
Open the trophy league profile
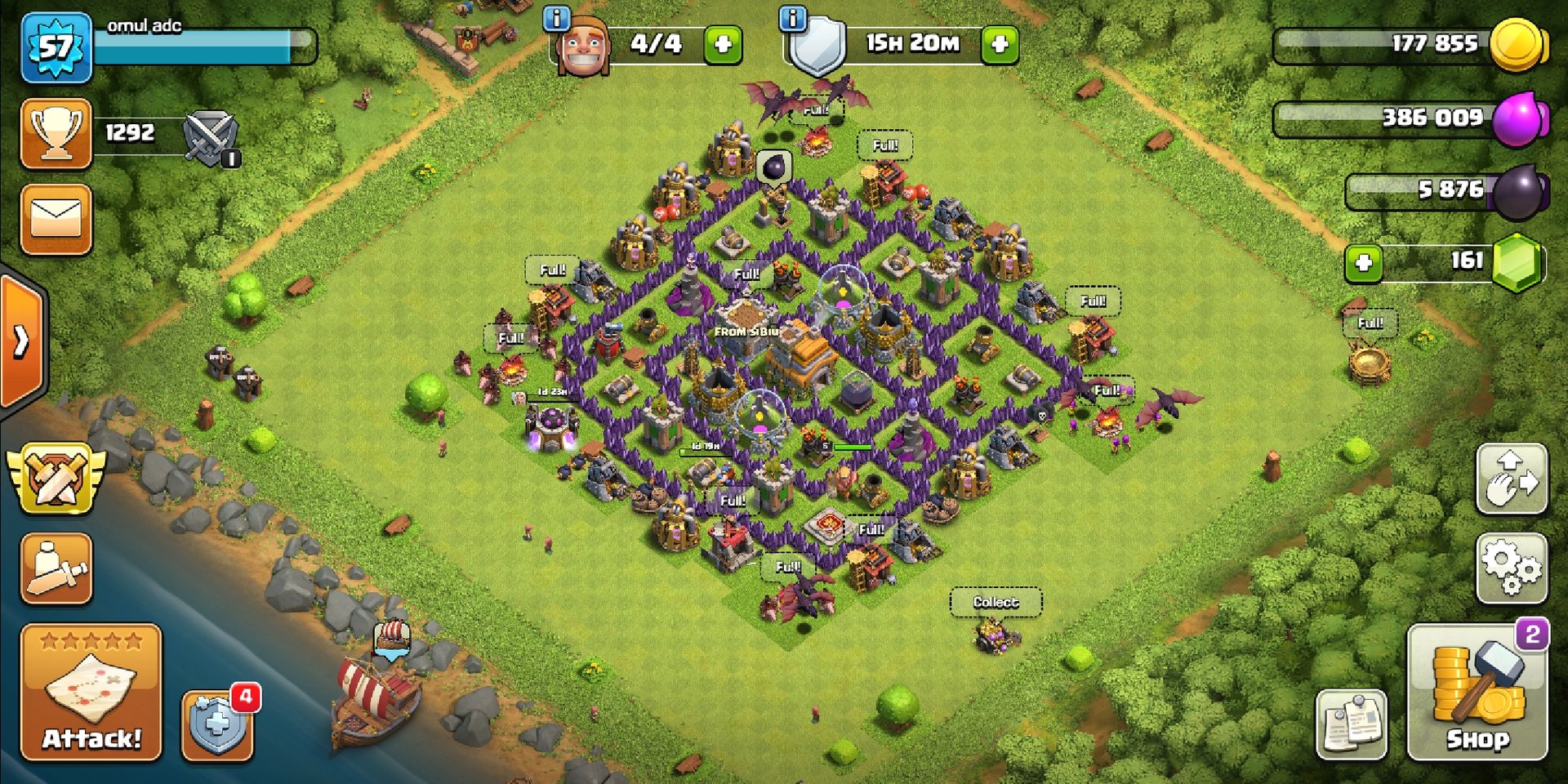56,133
